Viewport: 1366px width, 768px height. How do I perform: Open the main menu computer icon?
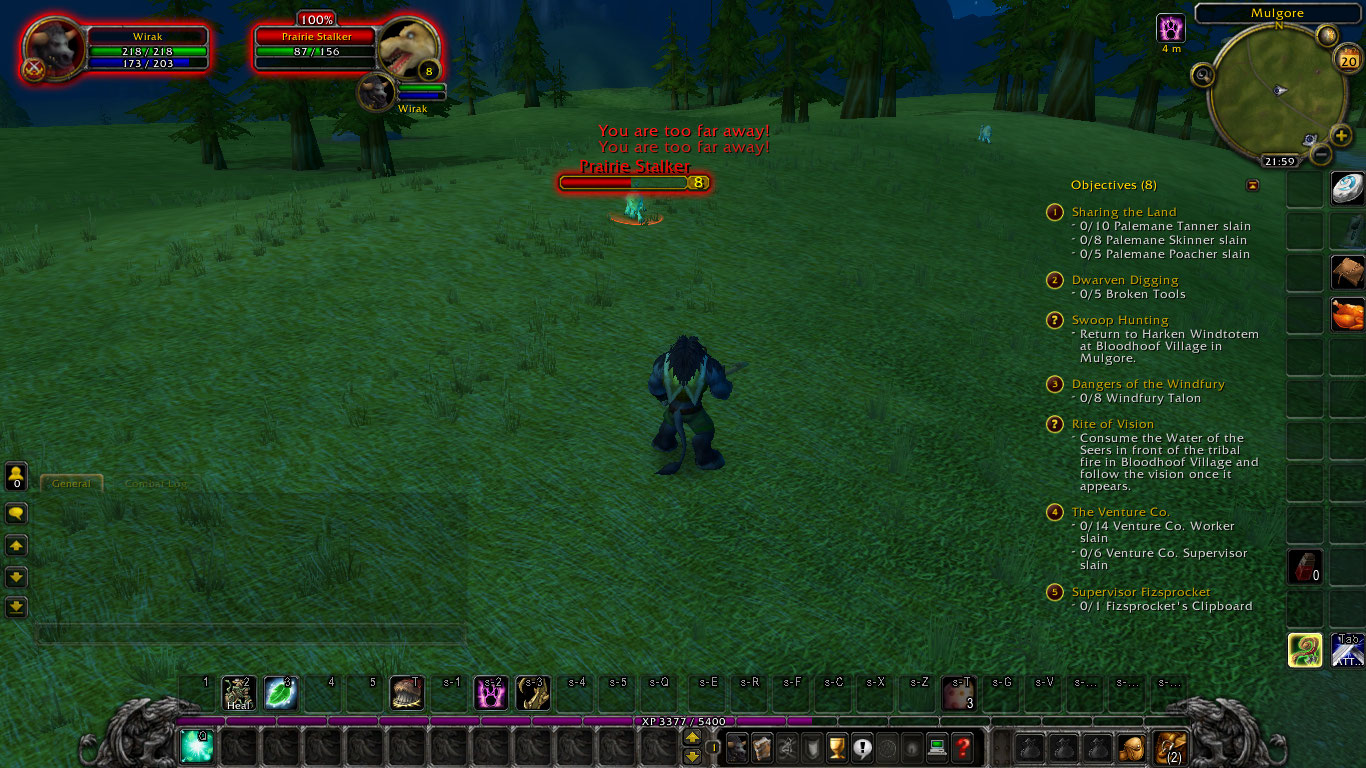tap(936, 747)
